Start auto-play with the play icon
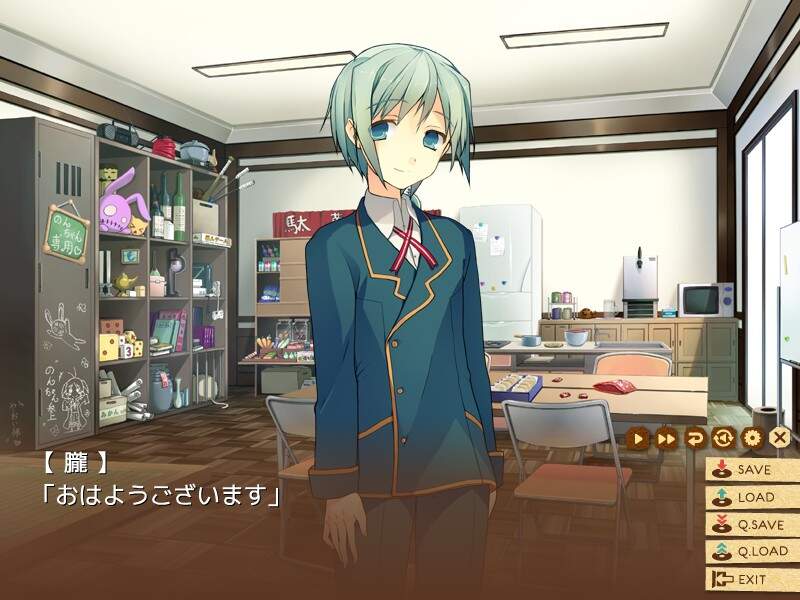 [x=639, y=438]
